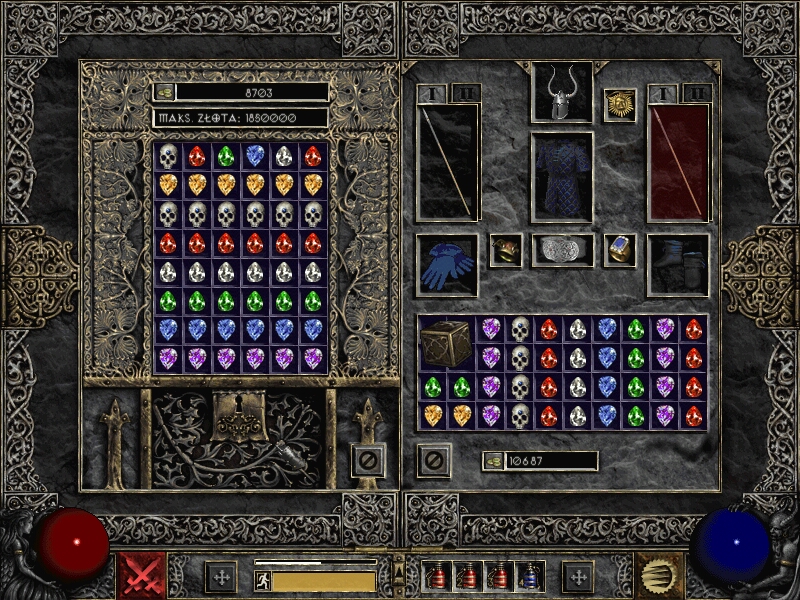Screen dimensions: 800x600
Task: Click the stash gold withdraw button
Action: (x=164, y=92)
